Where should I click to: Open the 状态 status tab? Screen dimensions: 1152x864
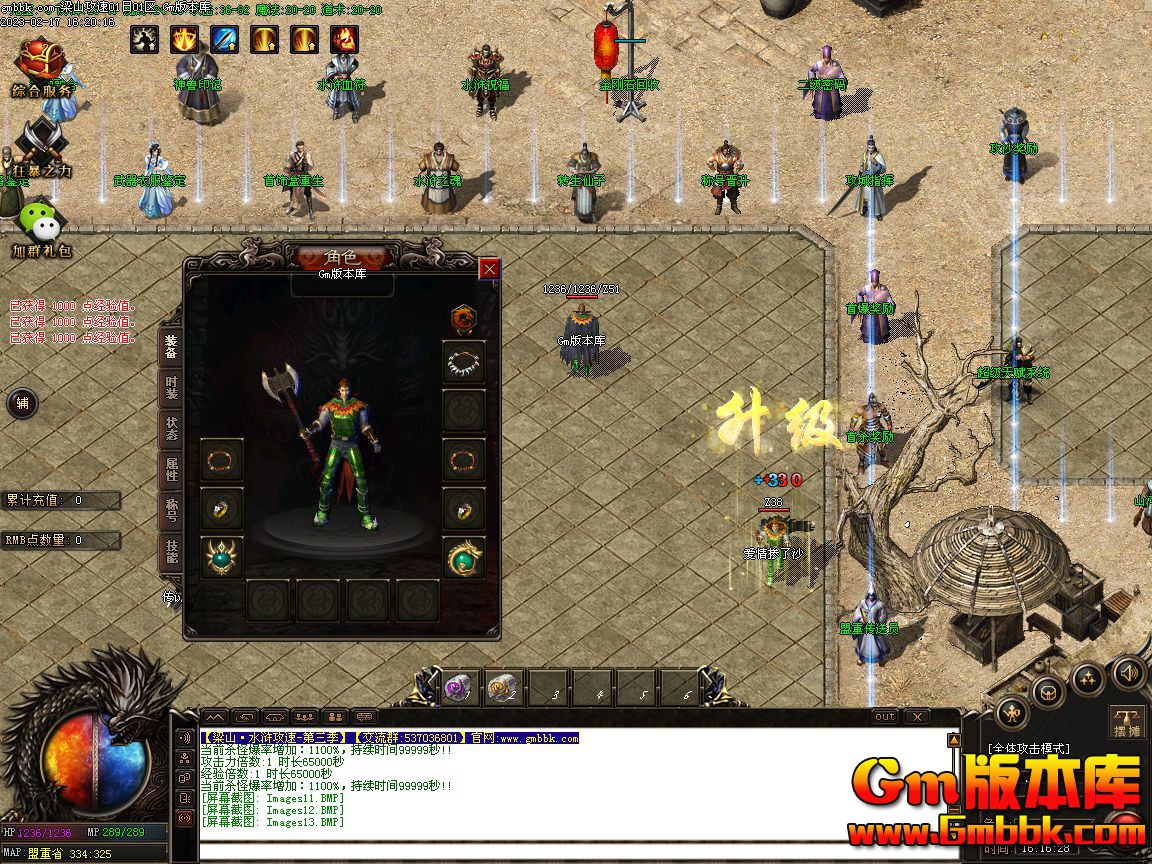pyautogui.click(x=171, y=430)
